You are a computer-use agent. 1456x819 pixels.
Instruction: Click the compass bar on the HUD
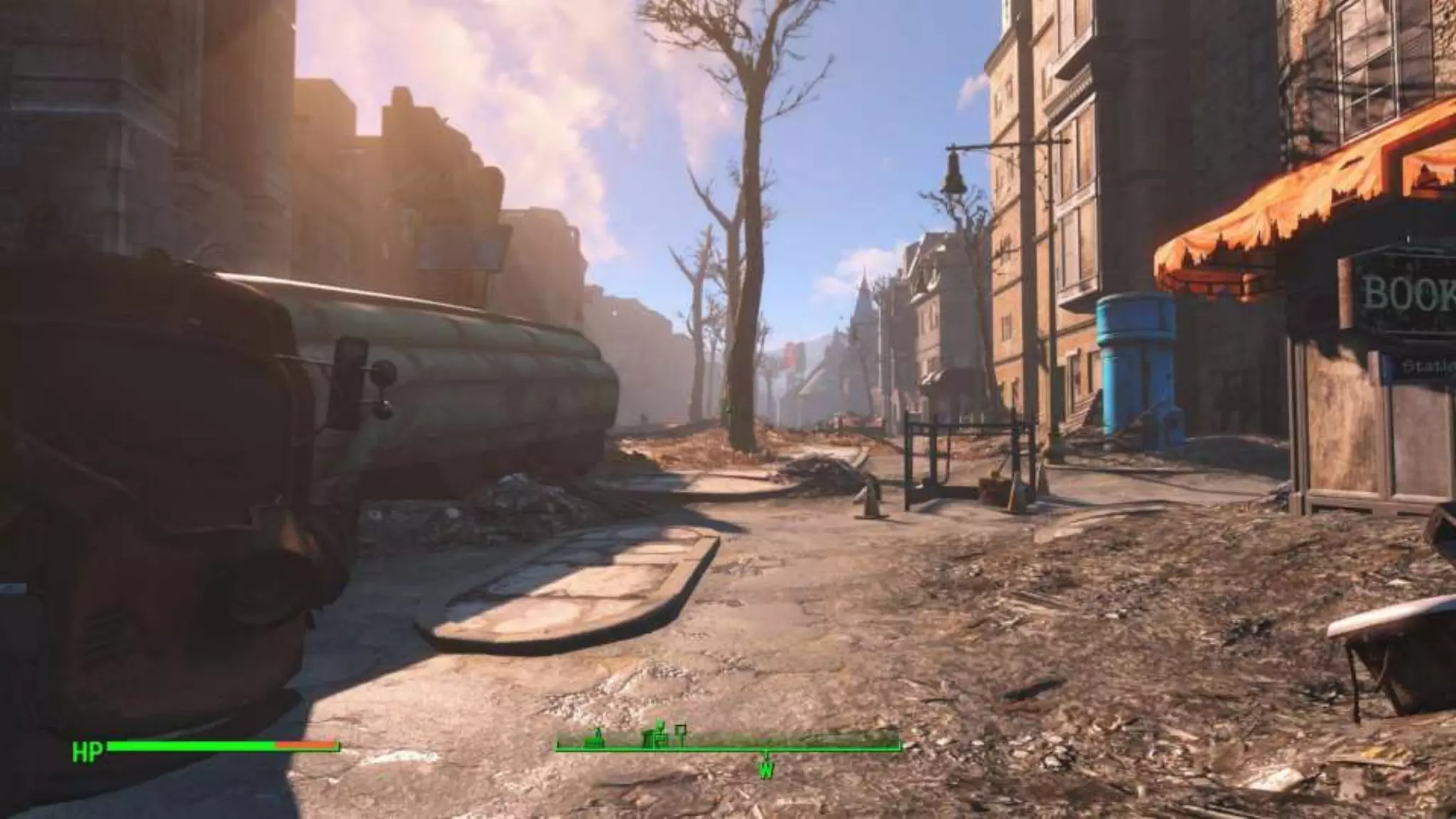tap(728, 746)
